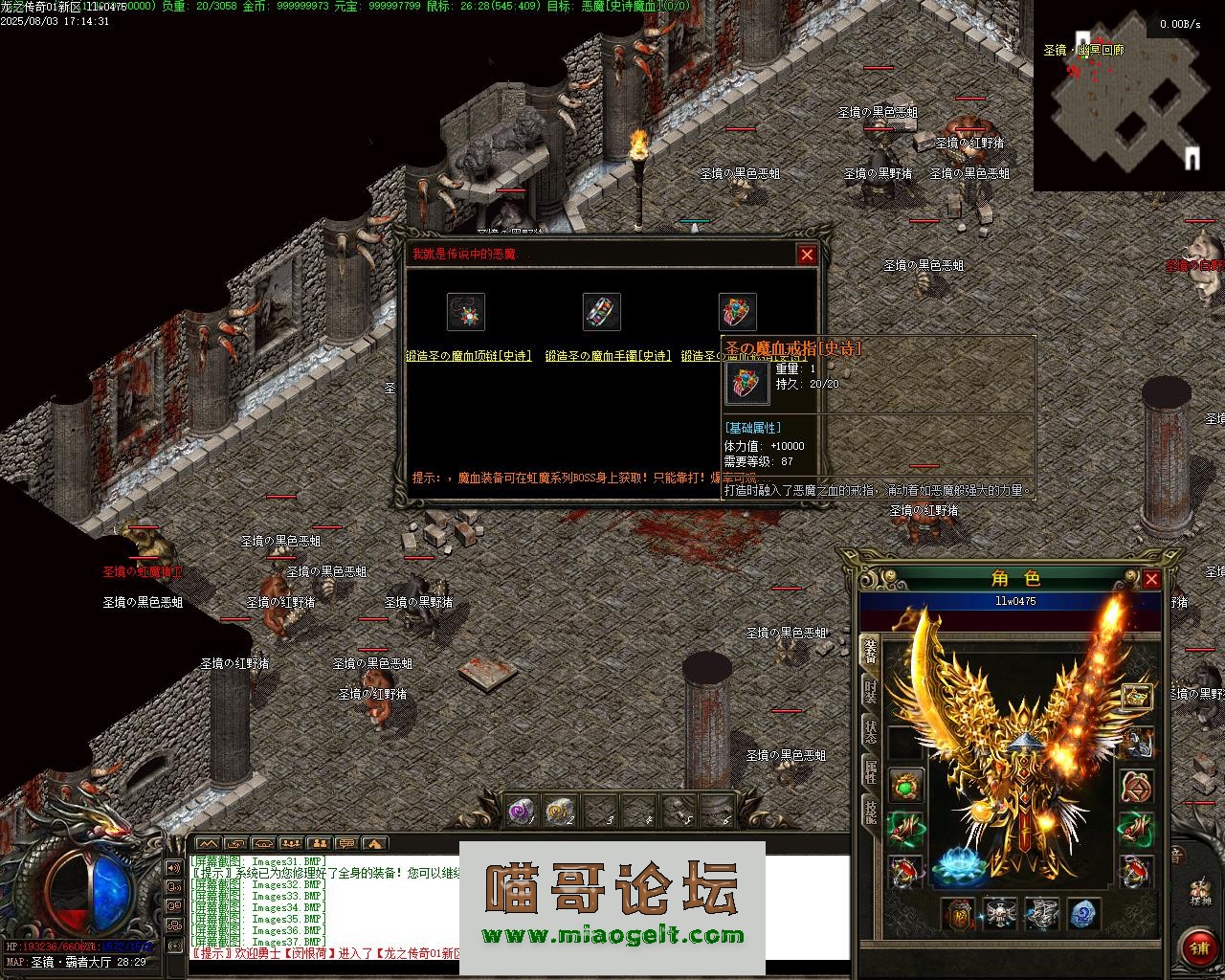The image size is (1225, 980).
Task: Switch to the 时装 fashion tab
Action: (x=870, y=692)
